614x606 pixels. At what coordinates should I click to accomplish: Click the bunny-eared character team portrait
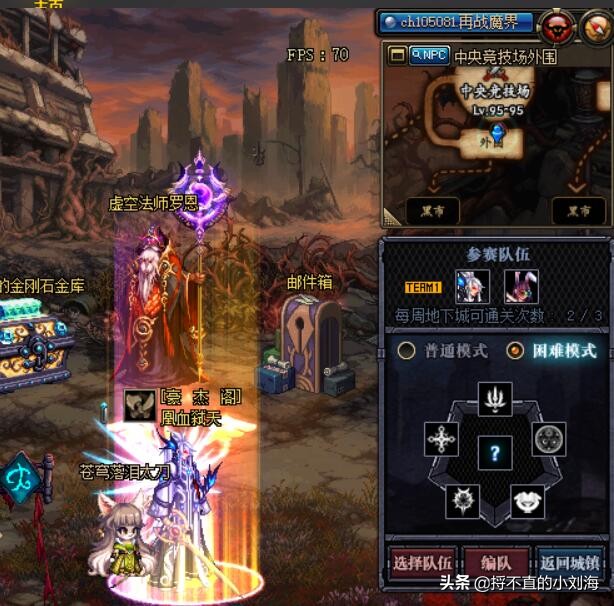521,287
